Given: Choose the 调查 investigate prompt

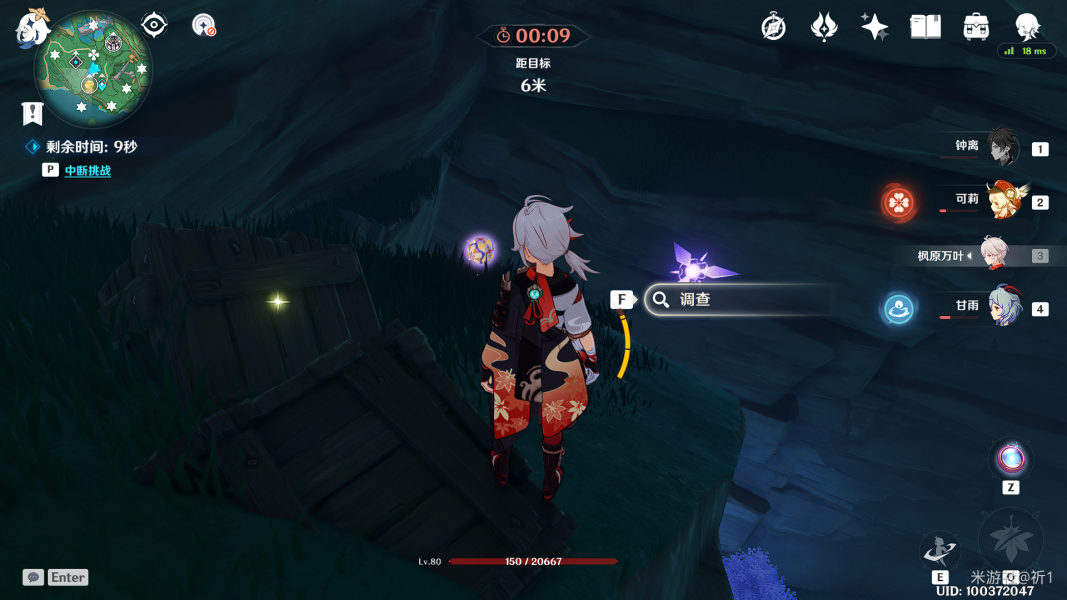Looking at the screenshot, I should click(738, 300).
